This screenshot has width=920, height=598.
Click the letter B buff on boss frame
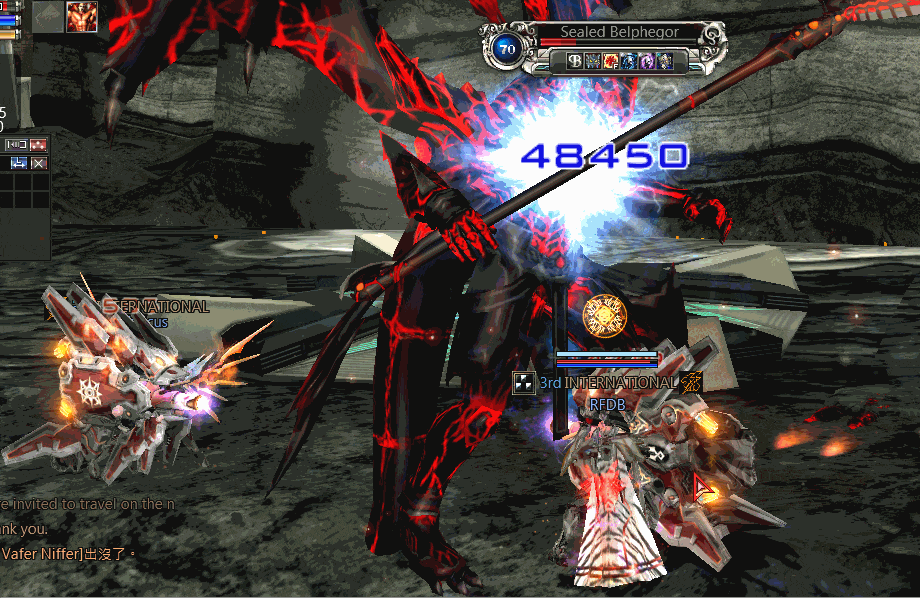[x=575, y=61]
